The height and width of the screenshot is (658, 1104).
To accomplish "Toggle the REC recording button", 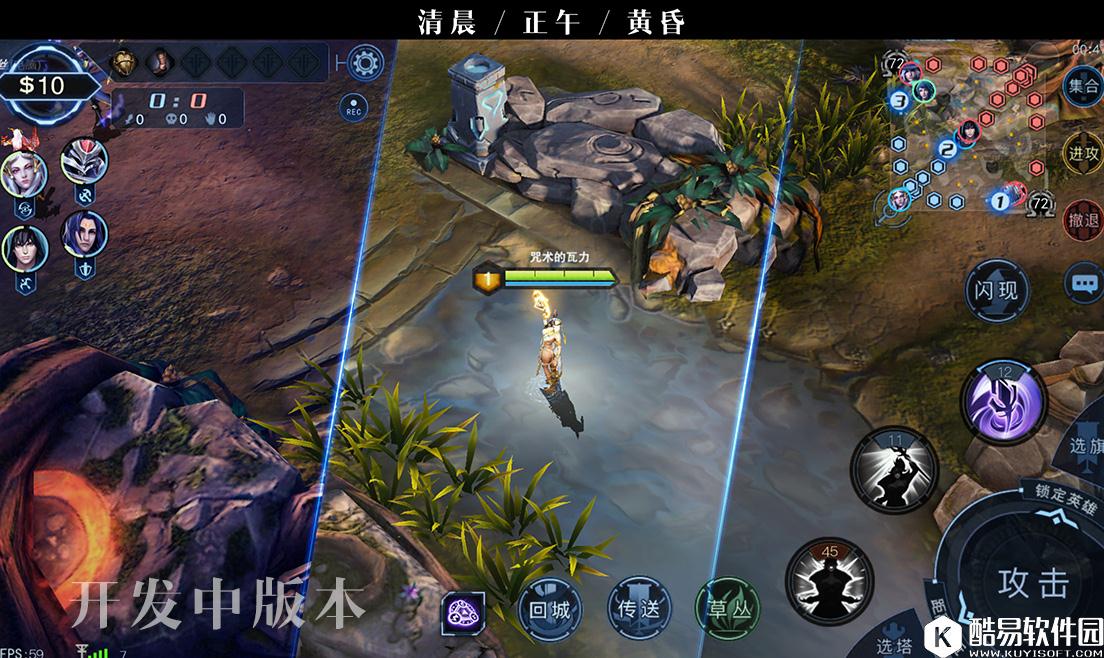I will (x=353, y=108).
